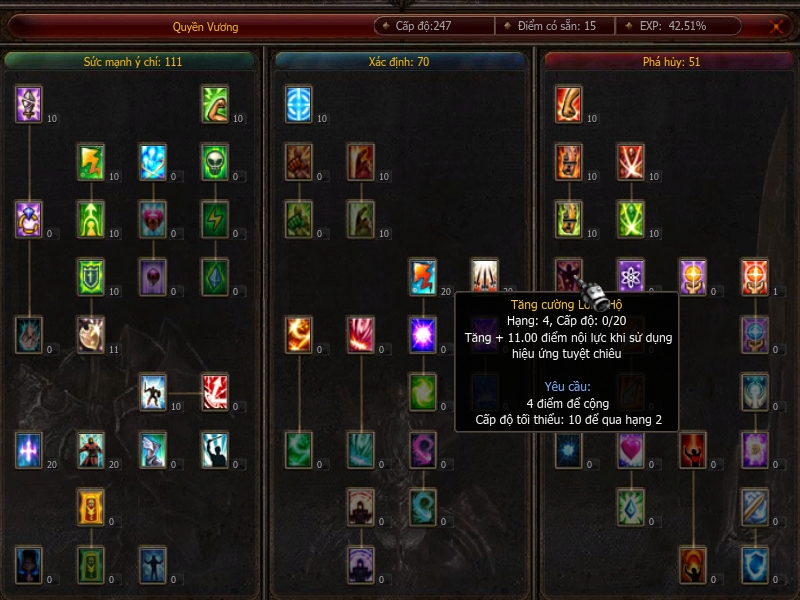The height and width of the screenshot is (600, 800).
Task: Select the purple helmet skill at top left
Action: [x=29, y=104]
